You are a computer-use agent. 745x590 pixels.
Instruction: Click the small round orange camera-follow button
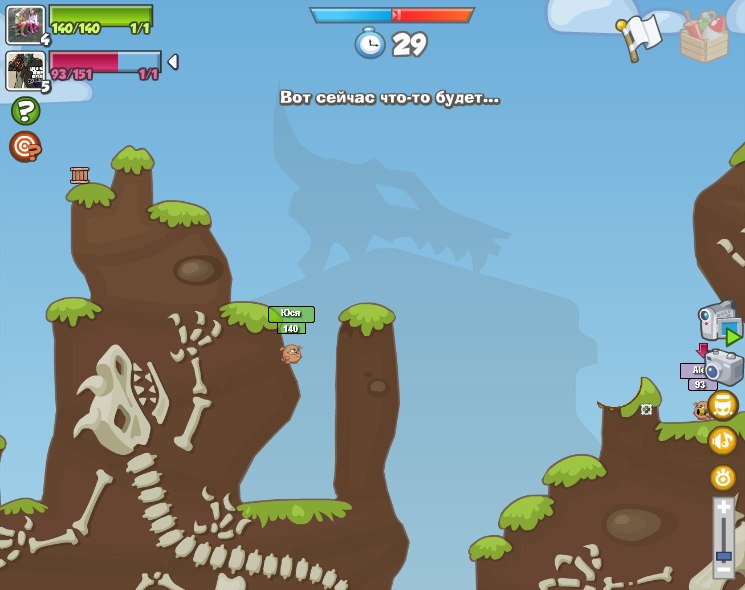pyautogui.click(x=722, y=477)
